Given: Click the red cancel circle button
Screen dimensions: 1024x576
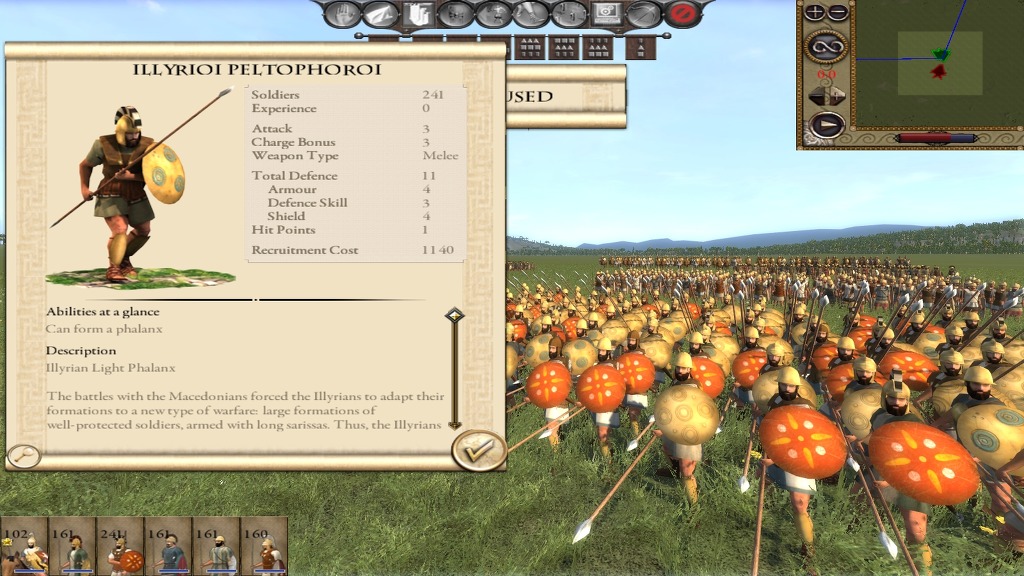Looking at the screenshot, I should pos(683,14).
